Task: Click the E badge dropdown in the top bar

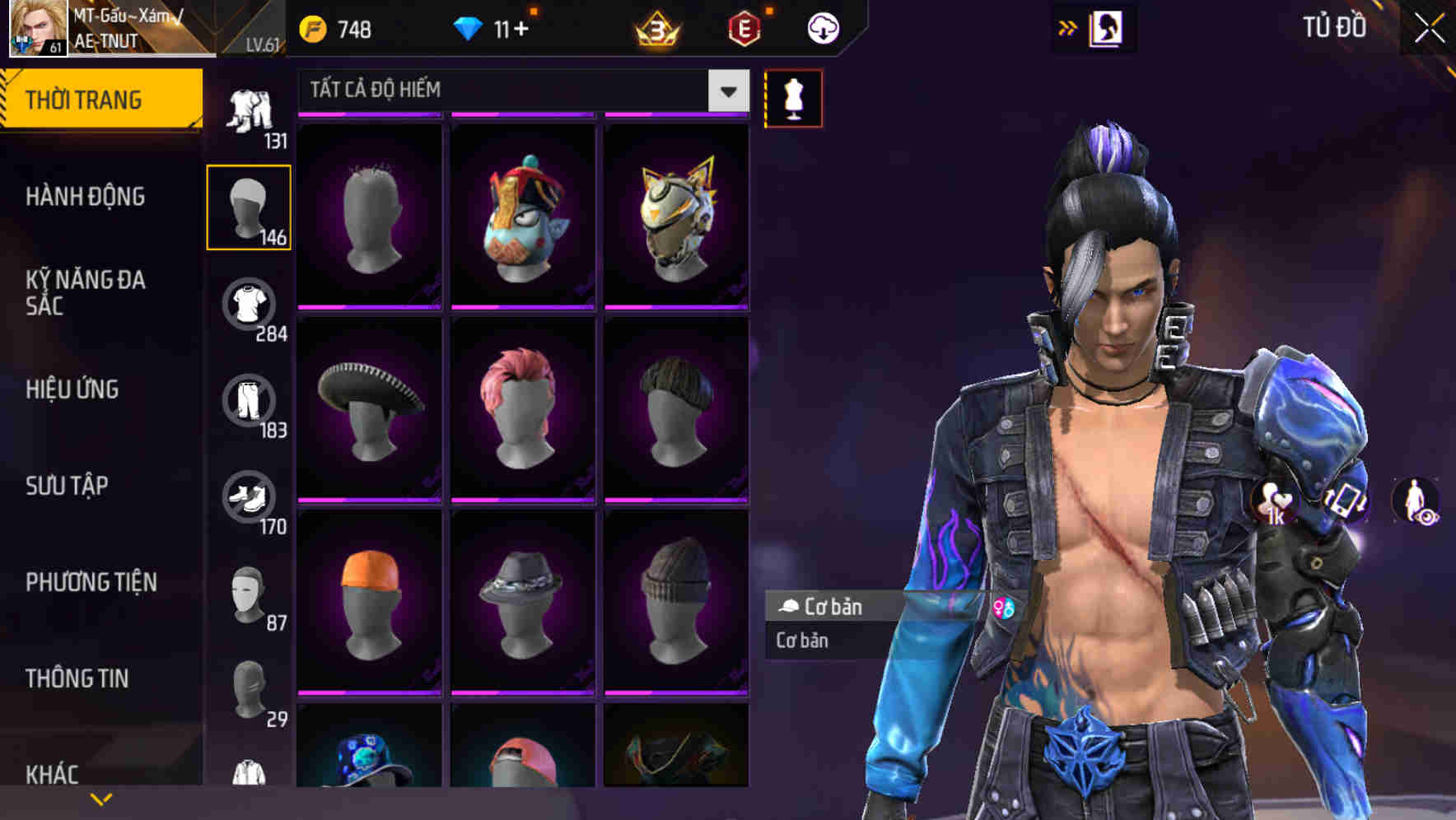Action: 745,27
